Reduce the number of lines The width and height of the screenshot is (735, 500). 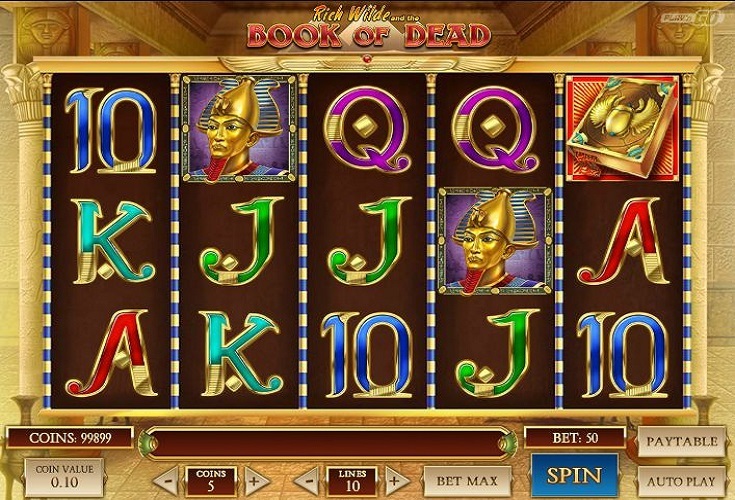[x=312, y=480]
